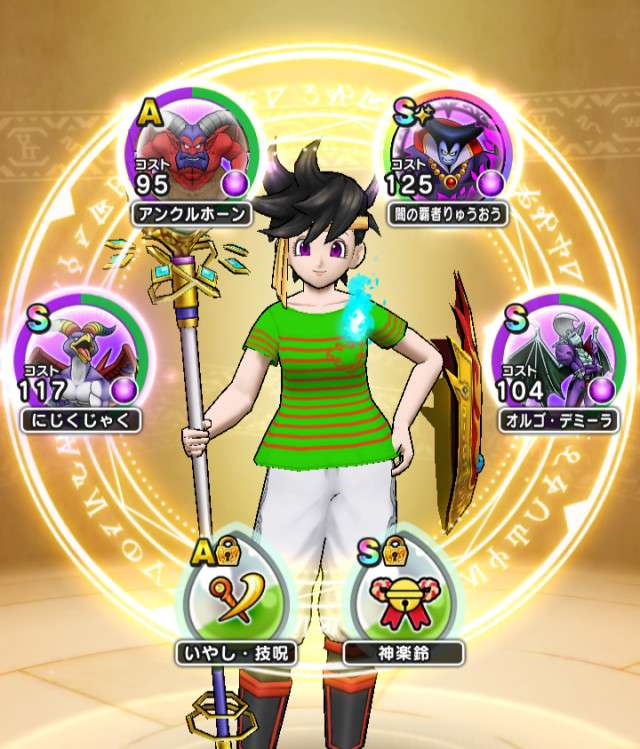The width and height of the screenshot is (640, 749).
Task: Select the 神楽鈴 accessory slot
Action: pyautogui.click(x=403, y=592)
